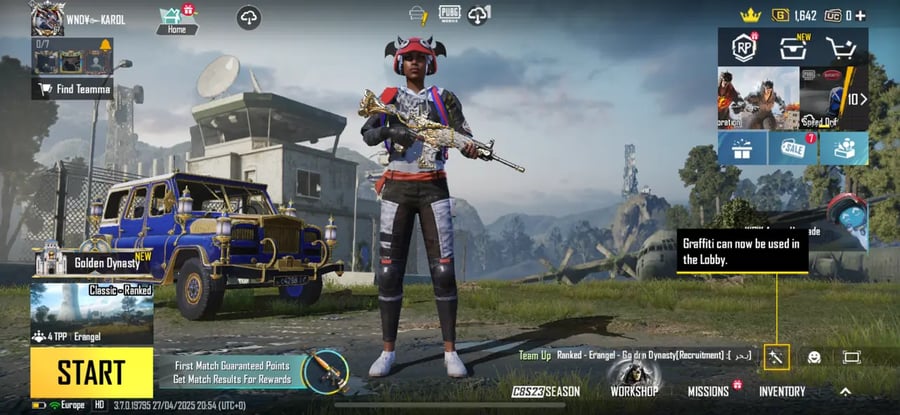The image size is (900, 415).
Task: Open the emote smiley face icon
Action: (x=814, y=357)
